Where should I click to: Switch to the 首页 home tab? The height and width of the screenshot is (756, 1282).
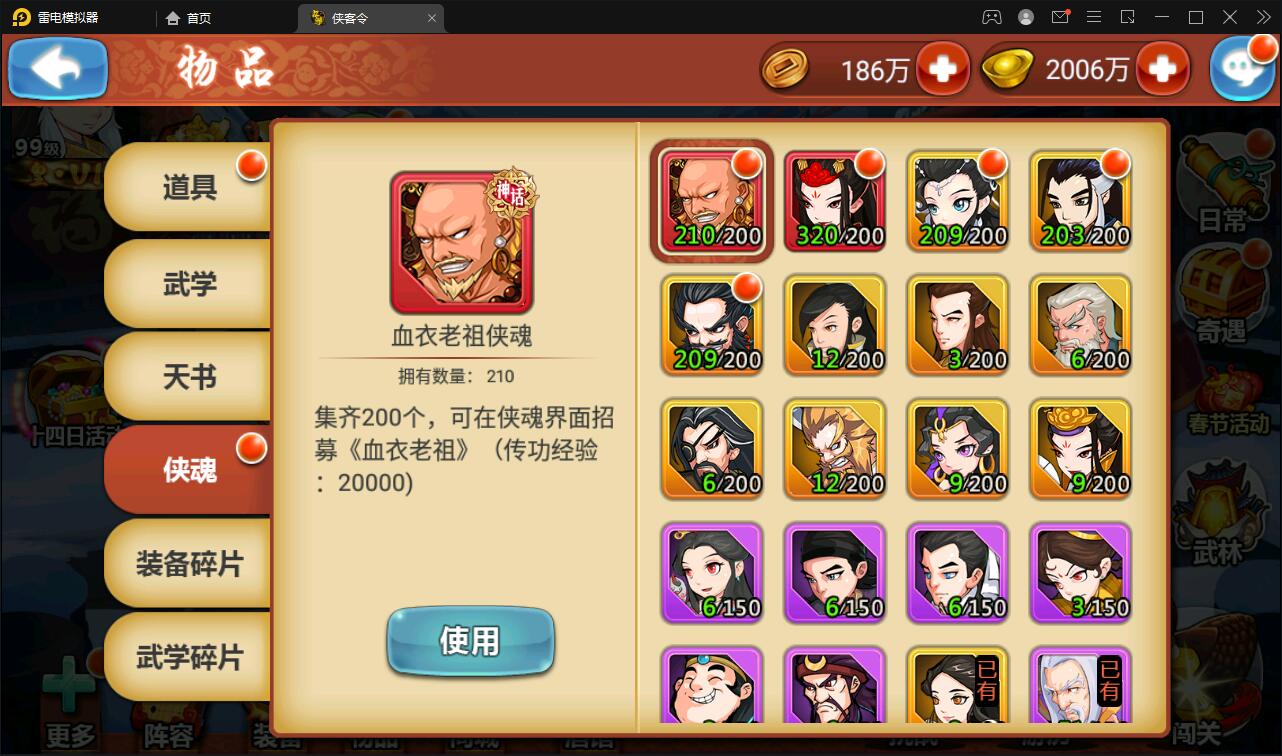point(189,17)
